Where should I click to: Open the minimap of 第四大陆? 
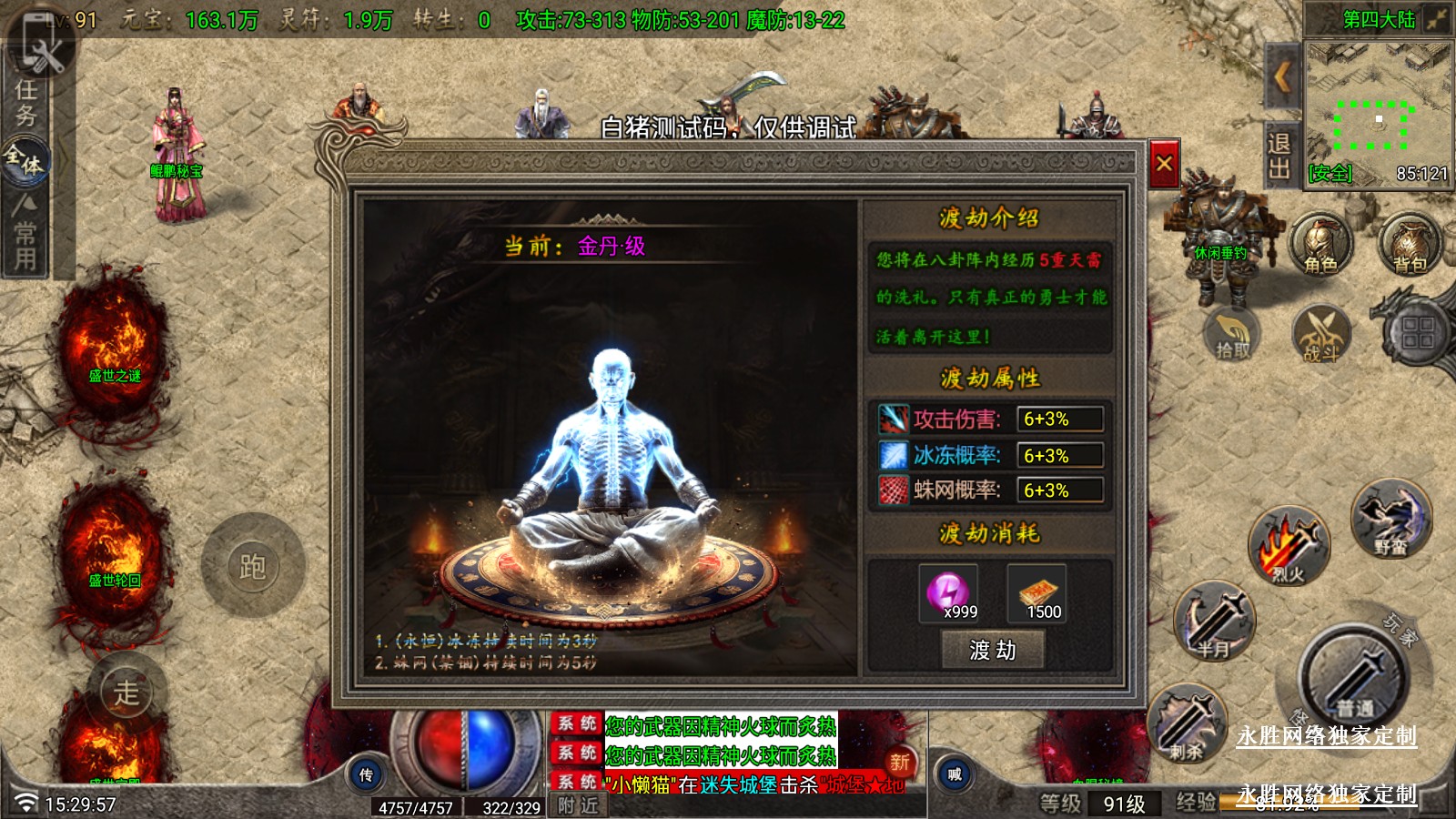[1377, 114]
